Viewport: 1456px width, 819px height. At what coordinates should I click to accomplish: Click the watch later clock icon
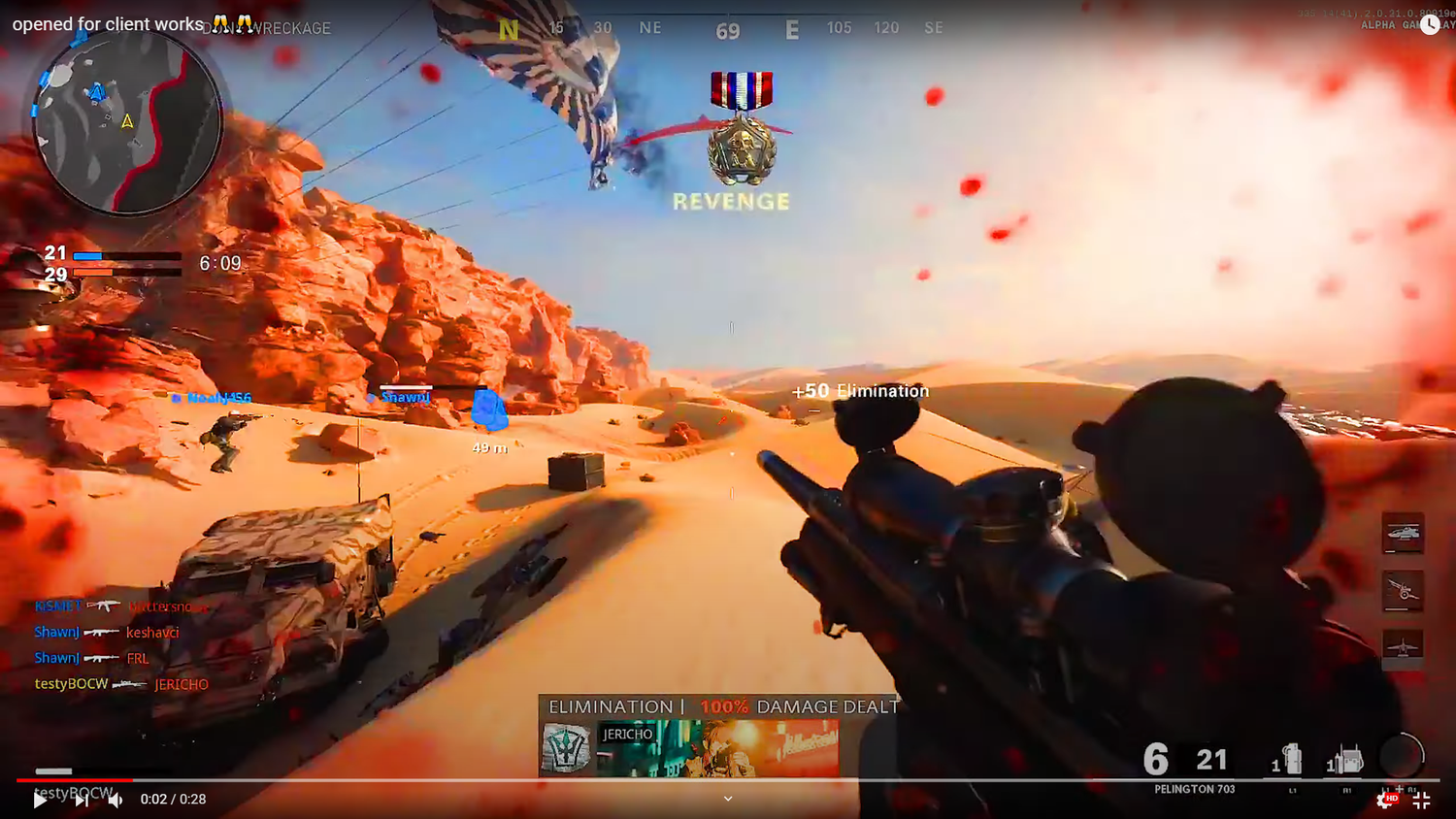click(x=1428, y=24)
